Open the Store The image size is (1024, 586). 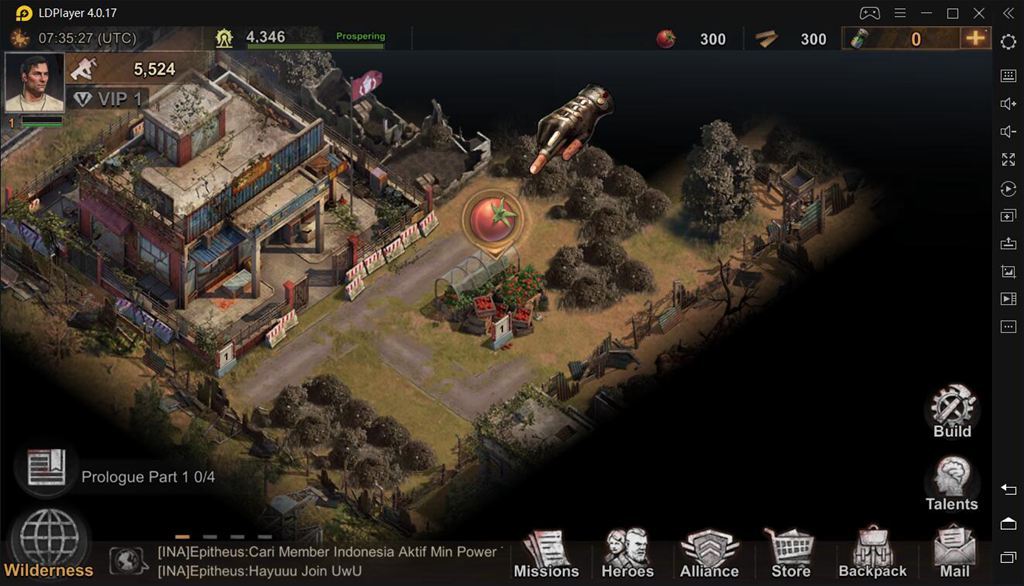(790, 553)
